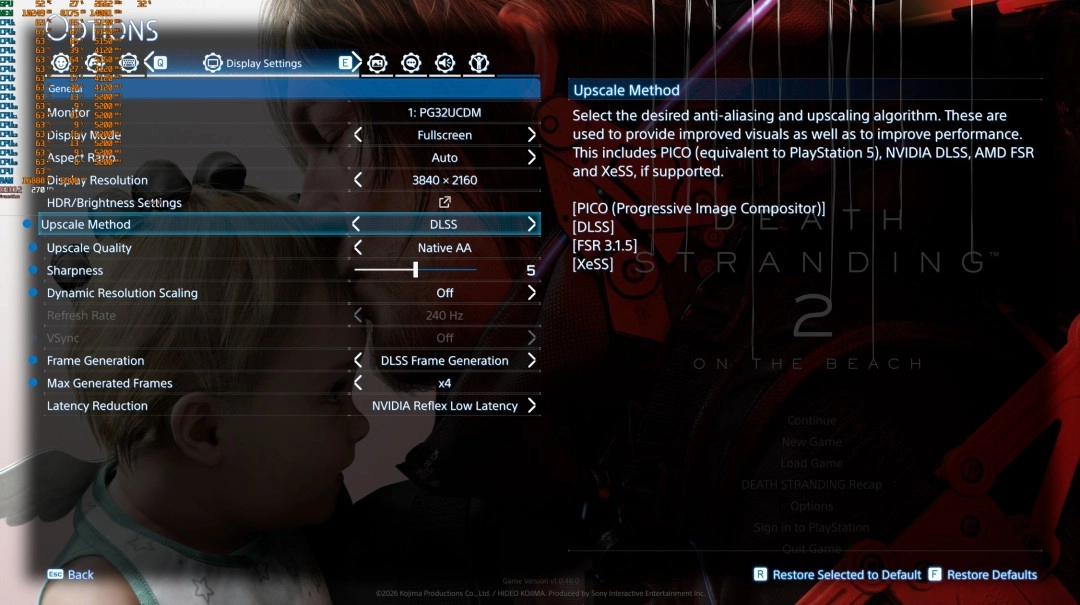
Task: Click the Sharpness slider handle
Action: (x=415, y=270)
